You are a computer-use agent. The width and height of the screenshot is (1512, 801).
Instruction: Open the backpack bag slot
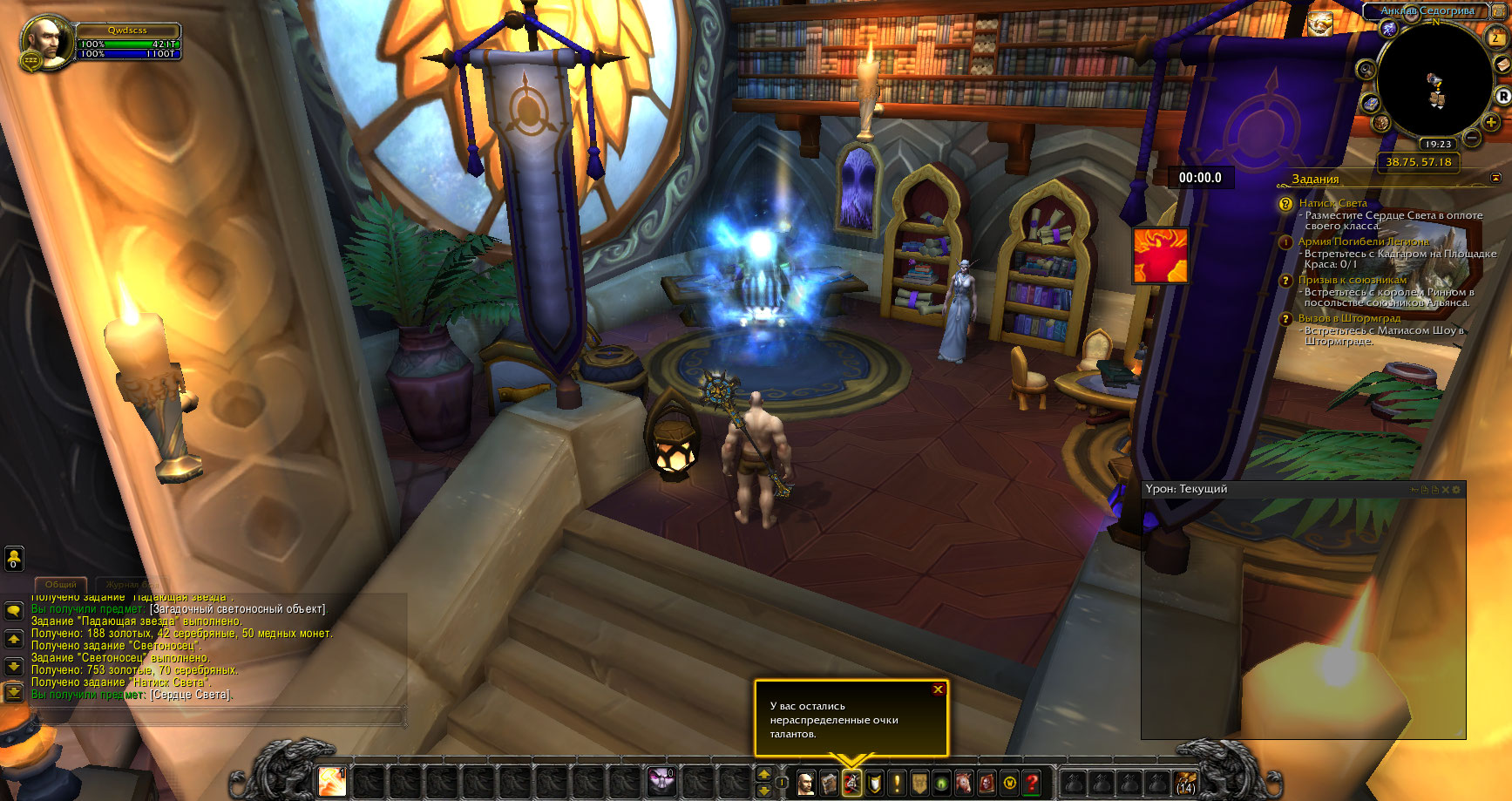coord(1185,783)
